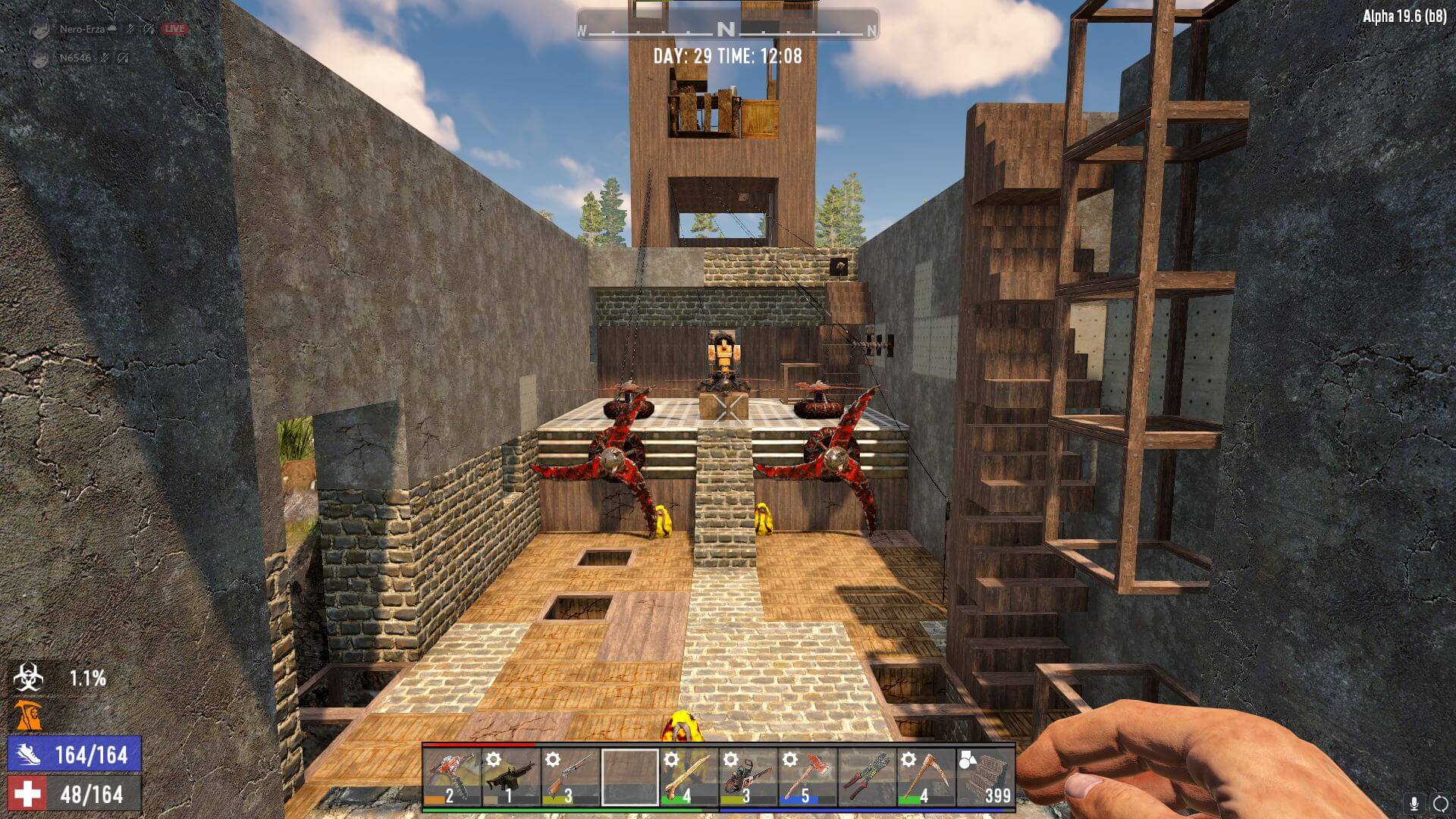This screenshot has width=1456, height=819.
Task: Toggle the microphone icon
Action: 1414,803
